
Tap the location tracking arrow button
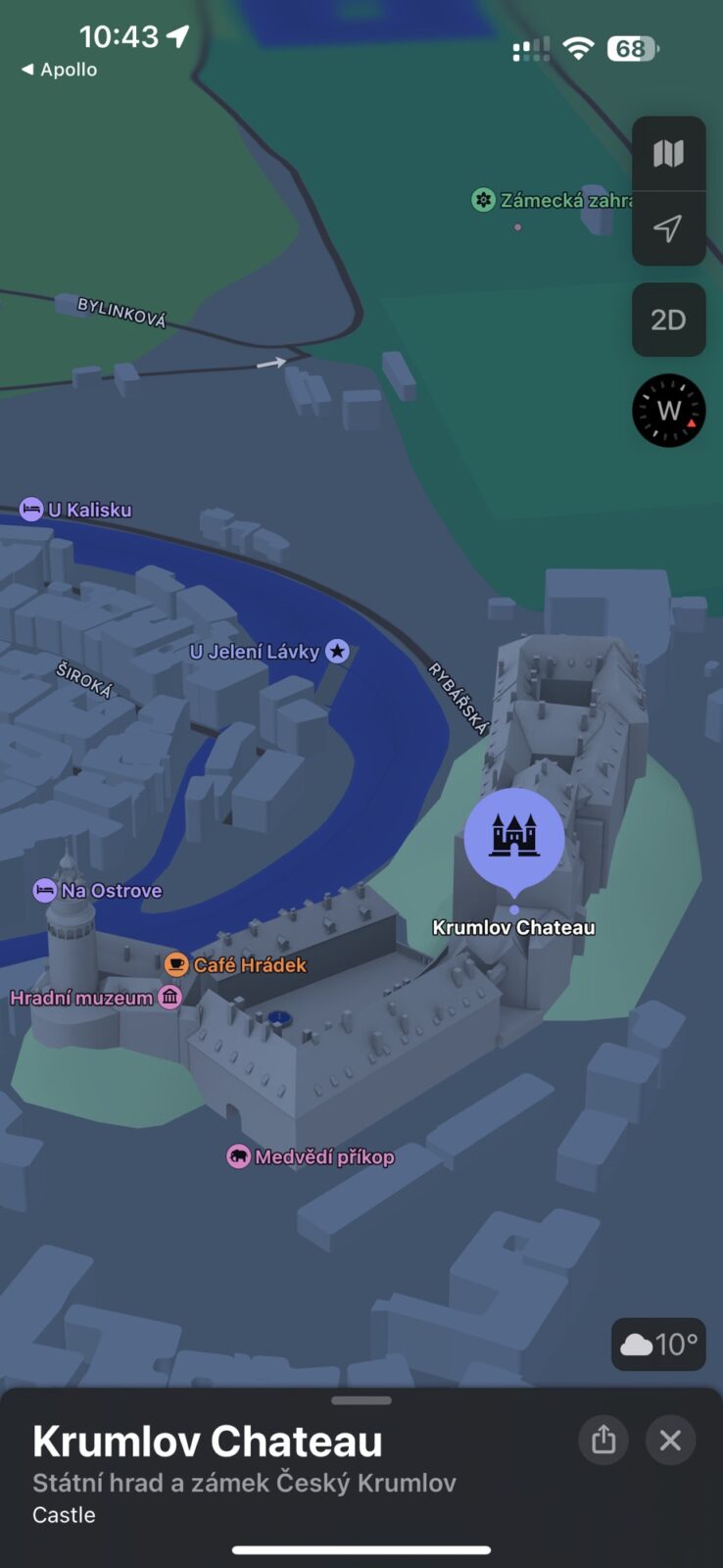(x=668, y=228)
